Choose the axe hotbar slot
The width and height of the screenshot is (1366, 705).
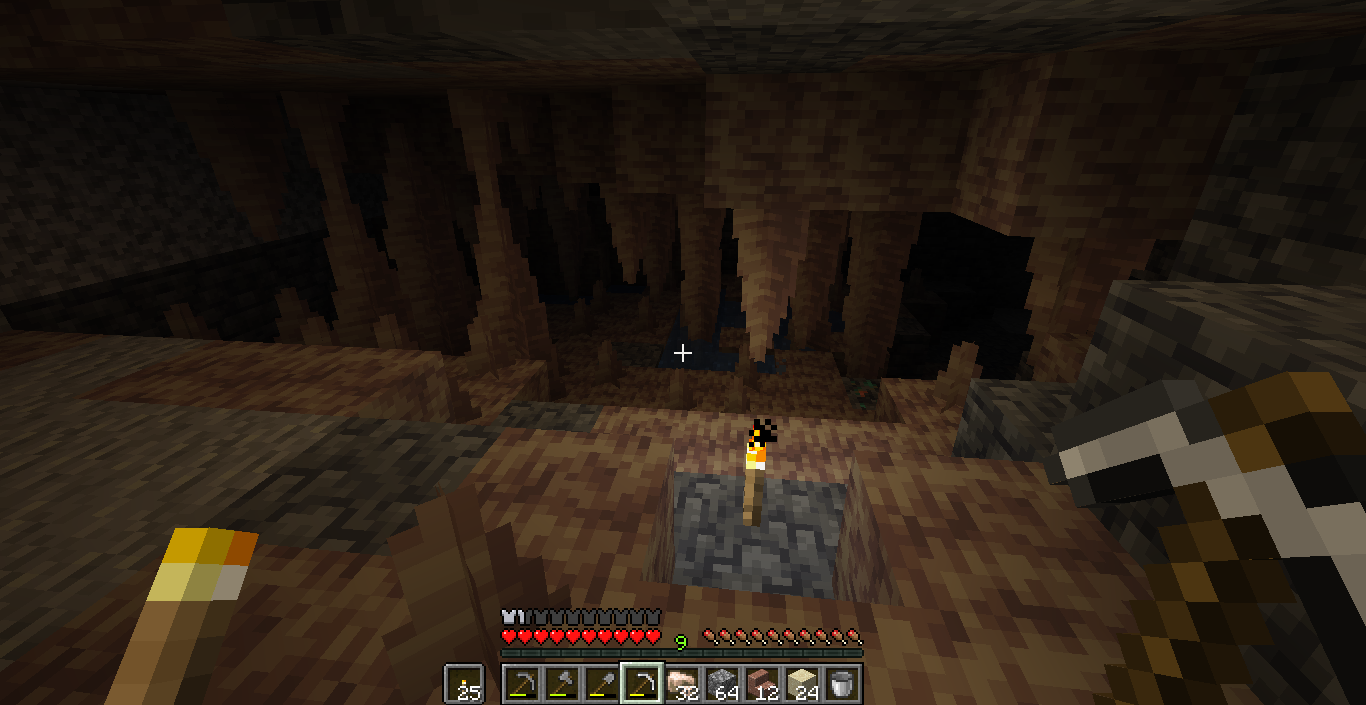click(x=562, y=684)
